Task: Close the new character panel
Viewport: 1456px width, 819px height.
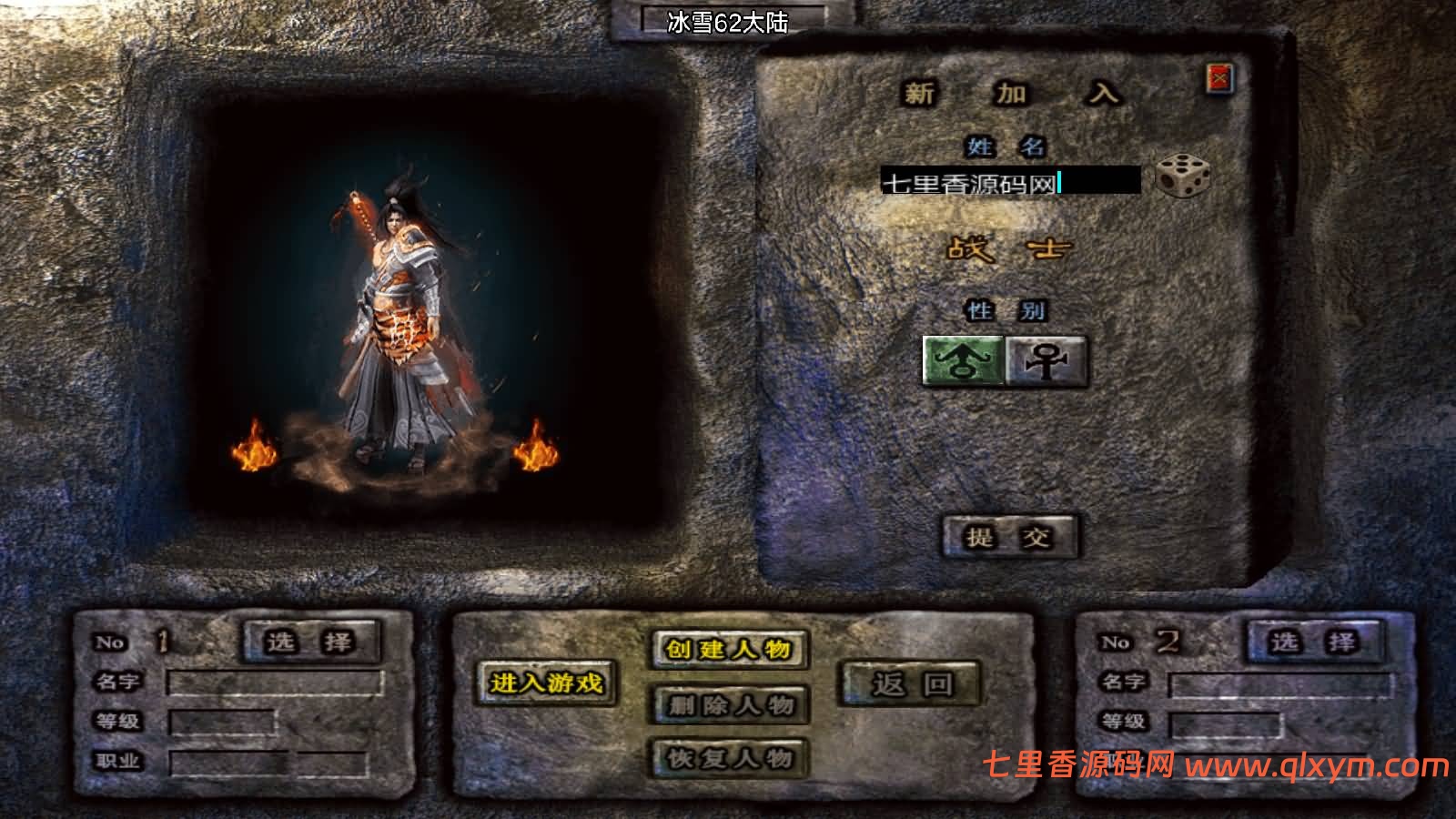Action: point(1218,79)
